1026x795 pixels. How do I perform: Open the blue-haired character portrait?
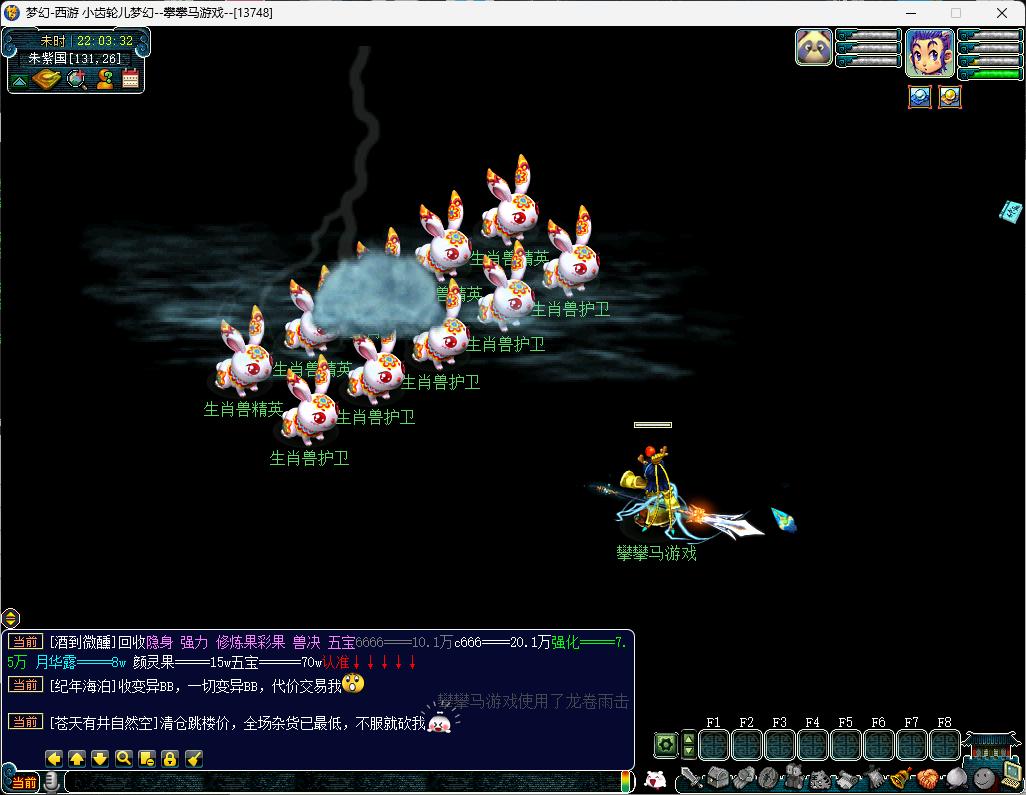tap(929, 52)
